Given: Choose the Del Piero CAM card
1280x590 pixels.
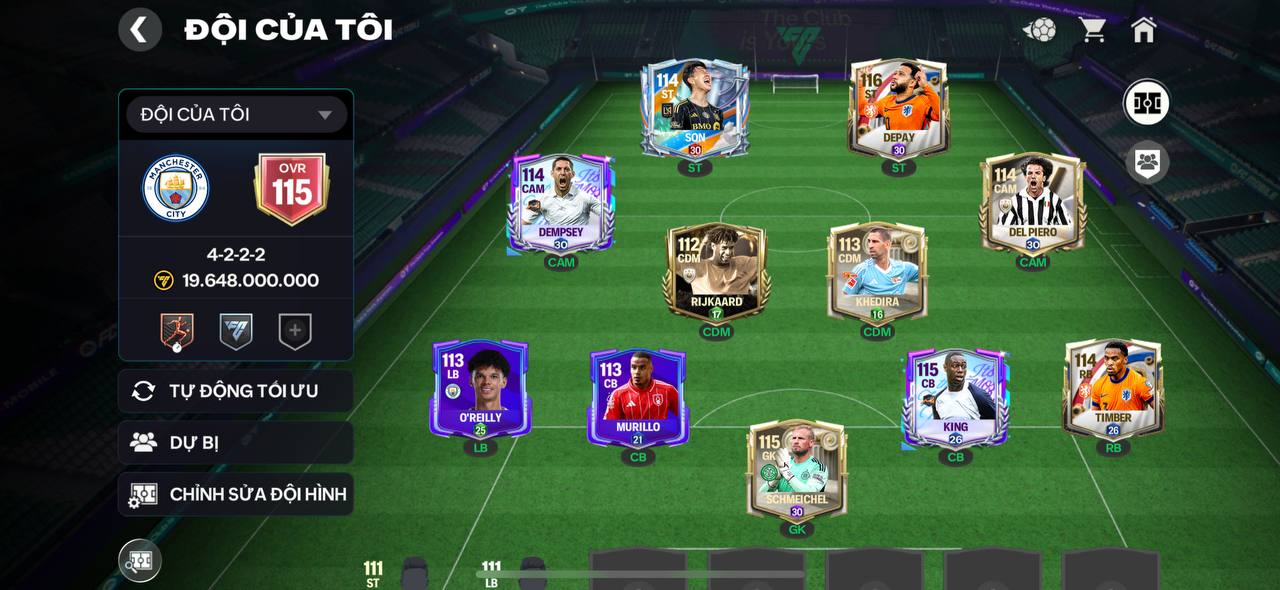Looking at the screenshot, I should tap(1032, 203).
